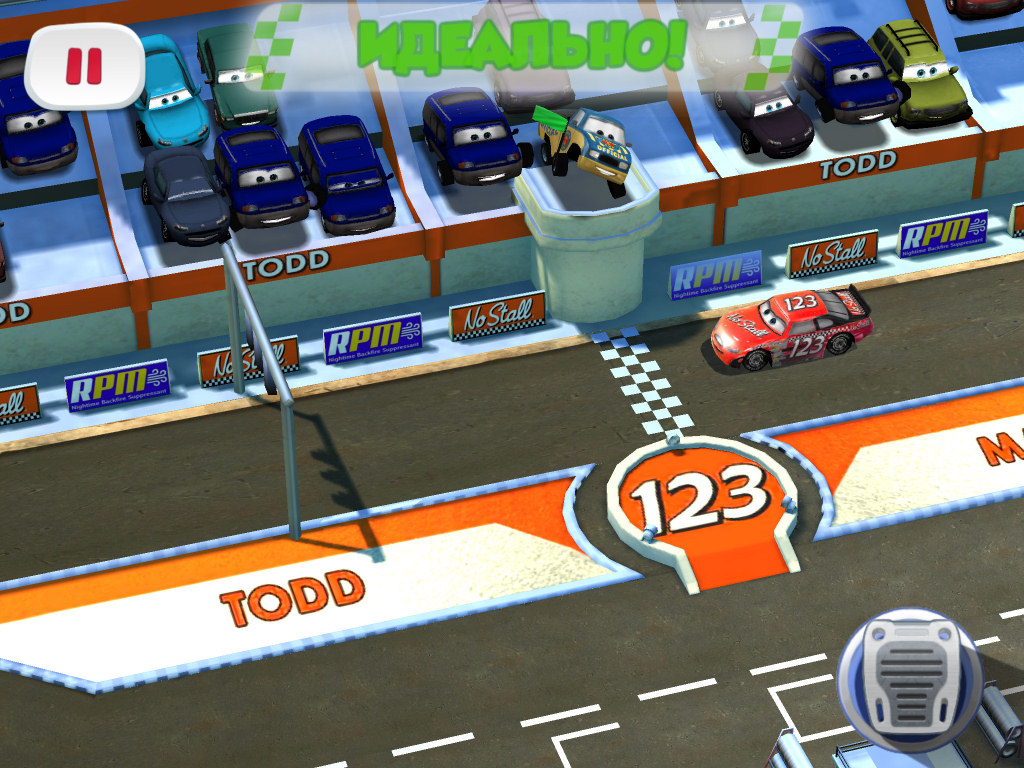Pause the game with the red pause button
Viewport: 1024px width, 768px height.
point(84,66)
